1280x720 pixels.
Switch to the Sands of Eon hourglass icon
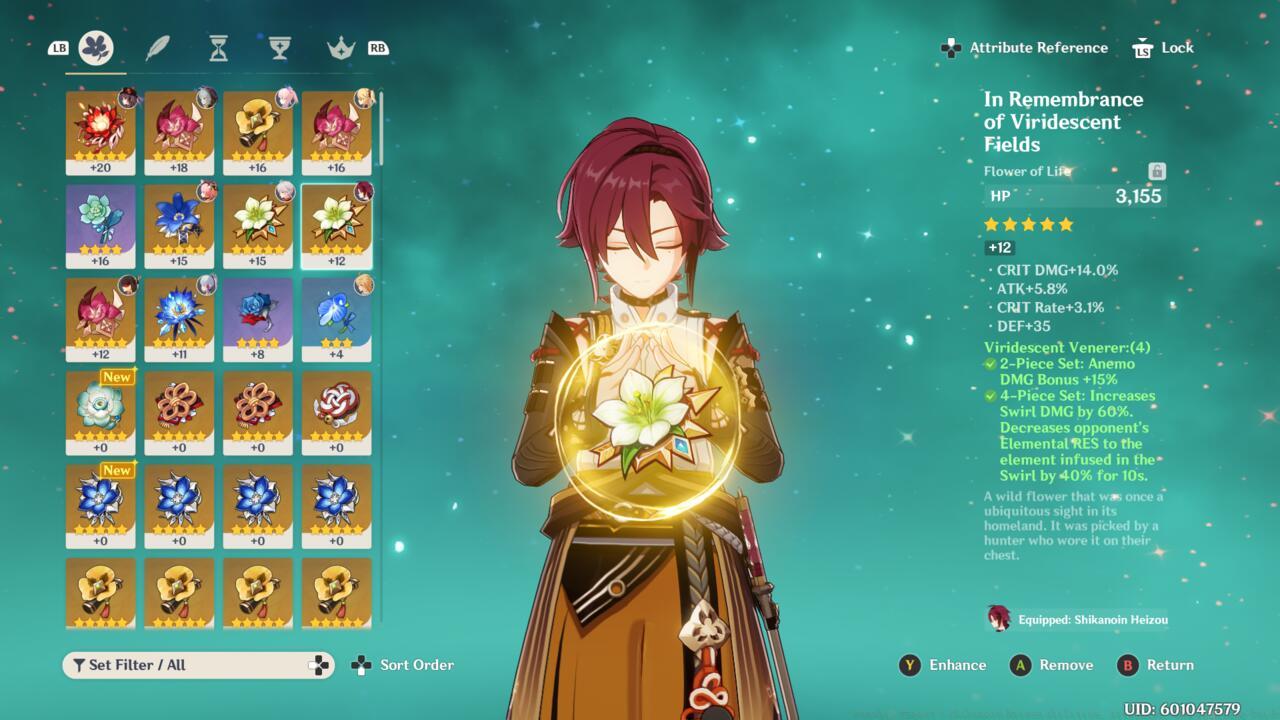[218, 47]
